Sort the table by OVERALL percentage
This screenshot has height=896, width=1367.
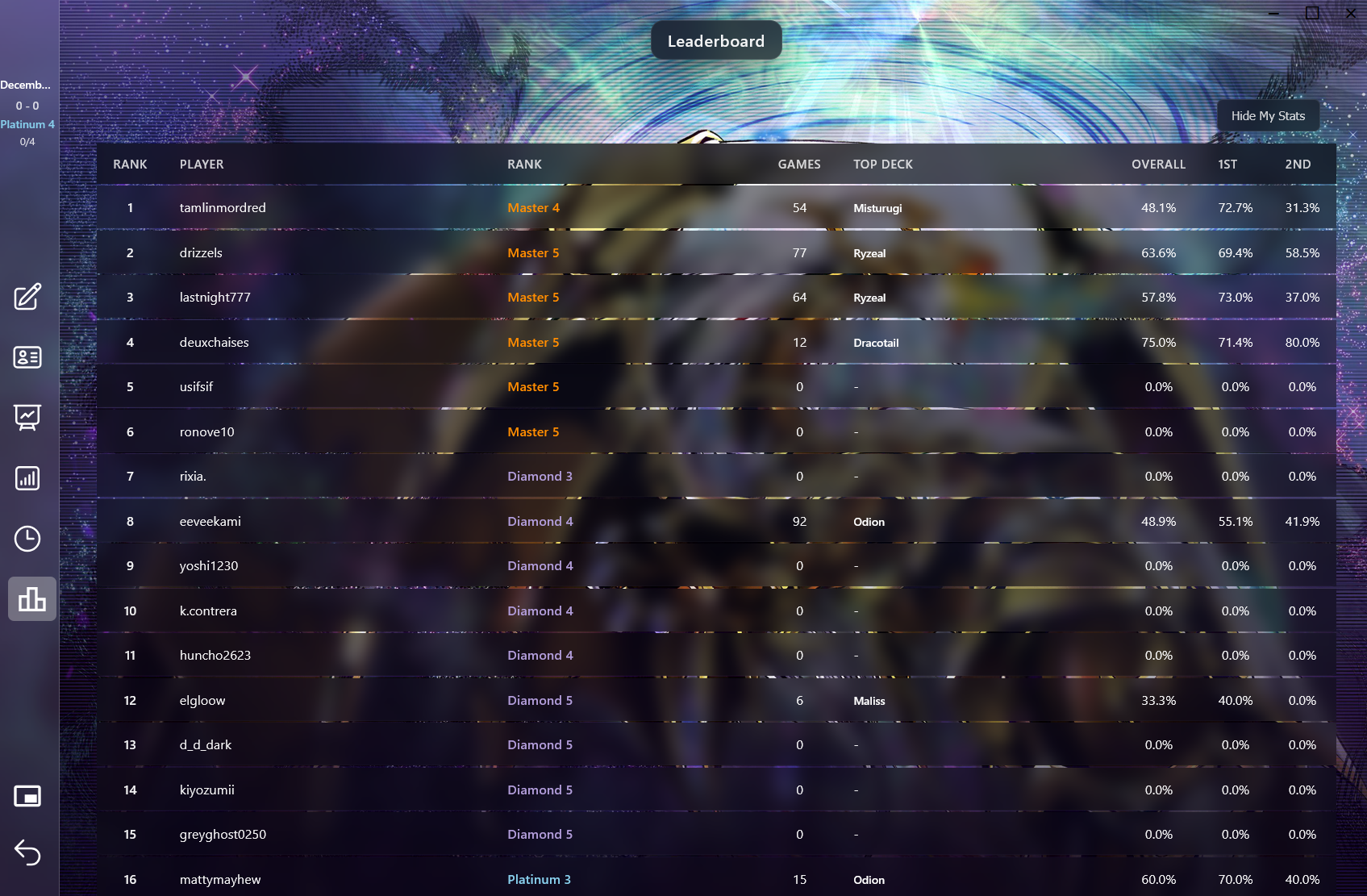[1158, 164]
